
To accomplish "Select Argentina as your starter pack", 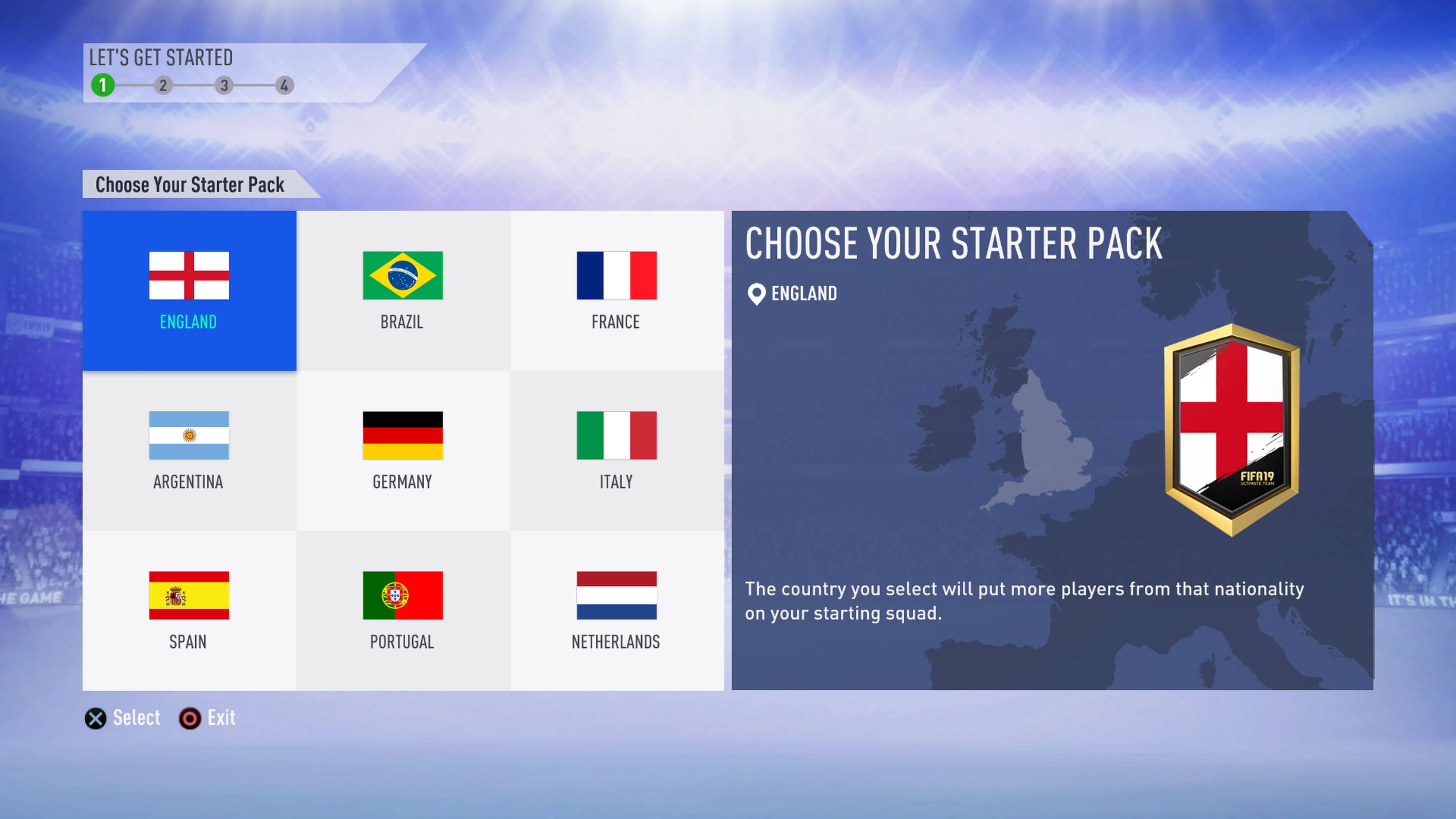I will (189, 450).
